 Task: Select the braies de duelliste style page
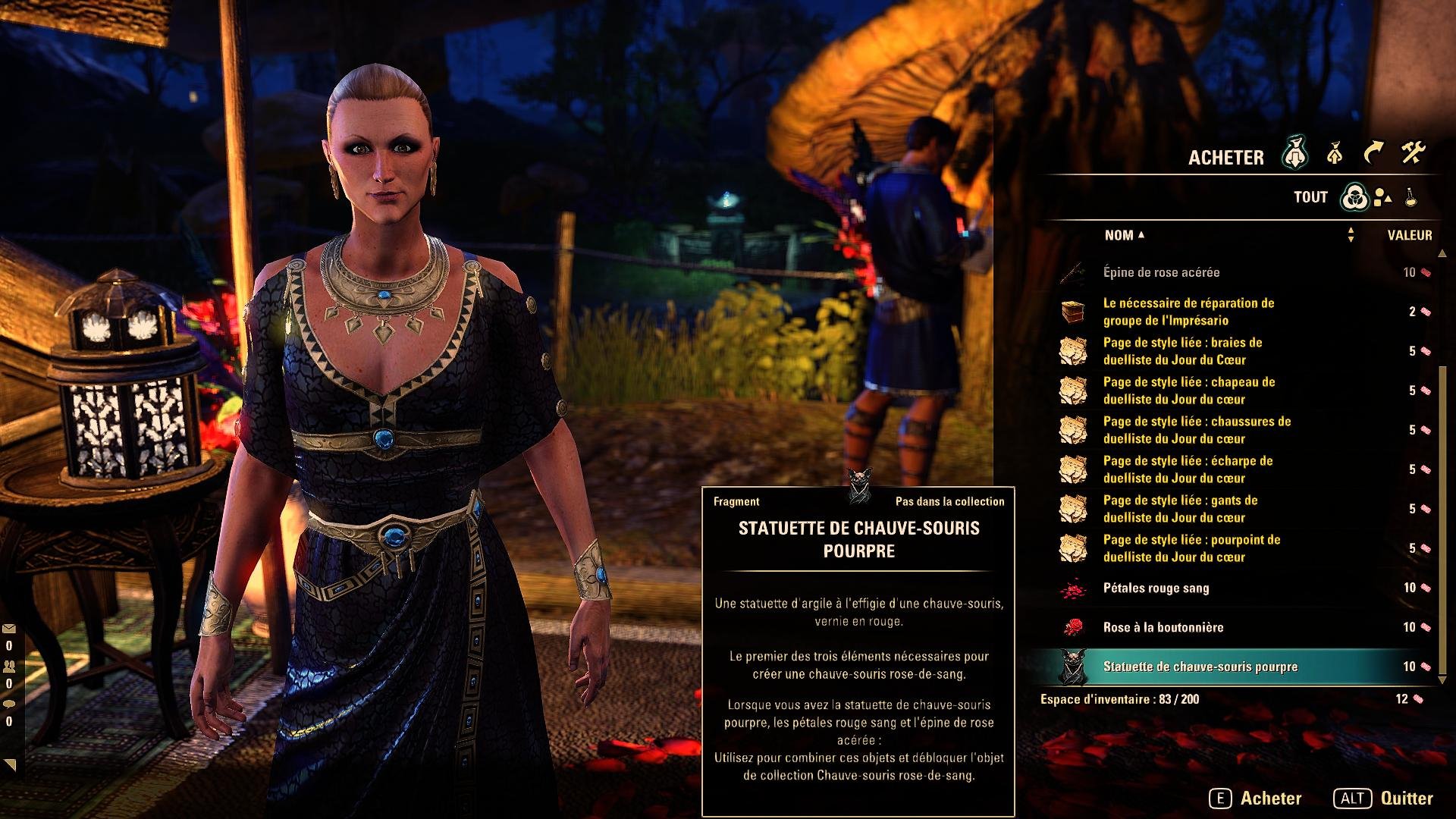coord(1182,351)
